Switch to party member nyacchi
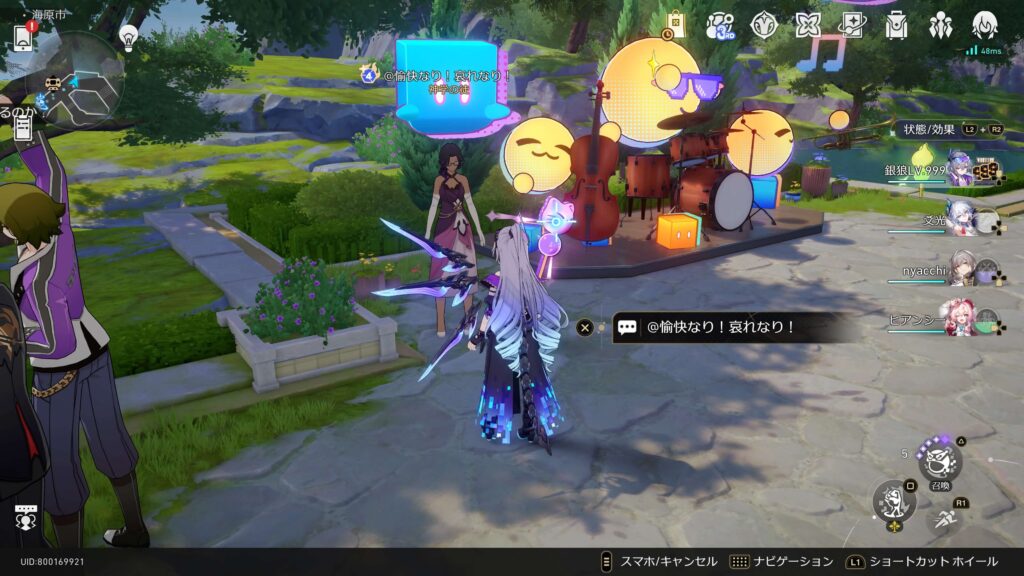The width and height of the screenshot is (1024, 576). pyautogui.click(x=963, y=268)
